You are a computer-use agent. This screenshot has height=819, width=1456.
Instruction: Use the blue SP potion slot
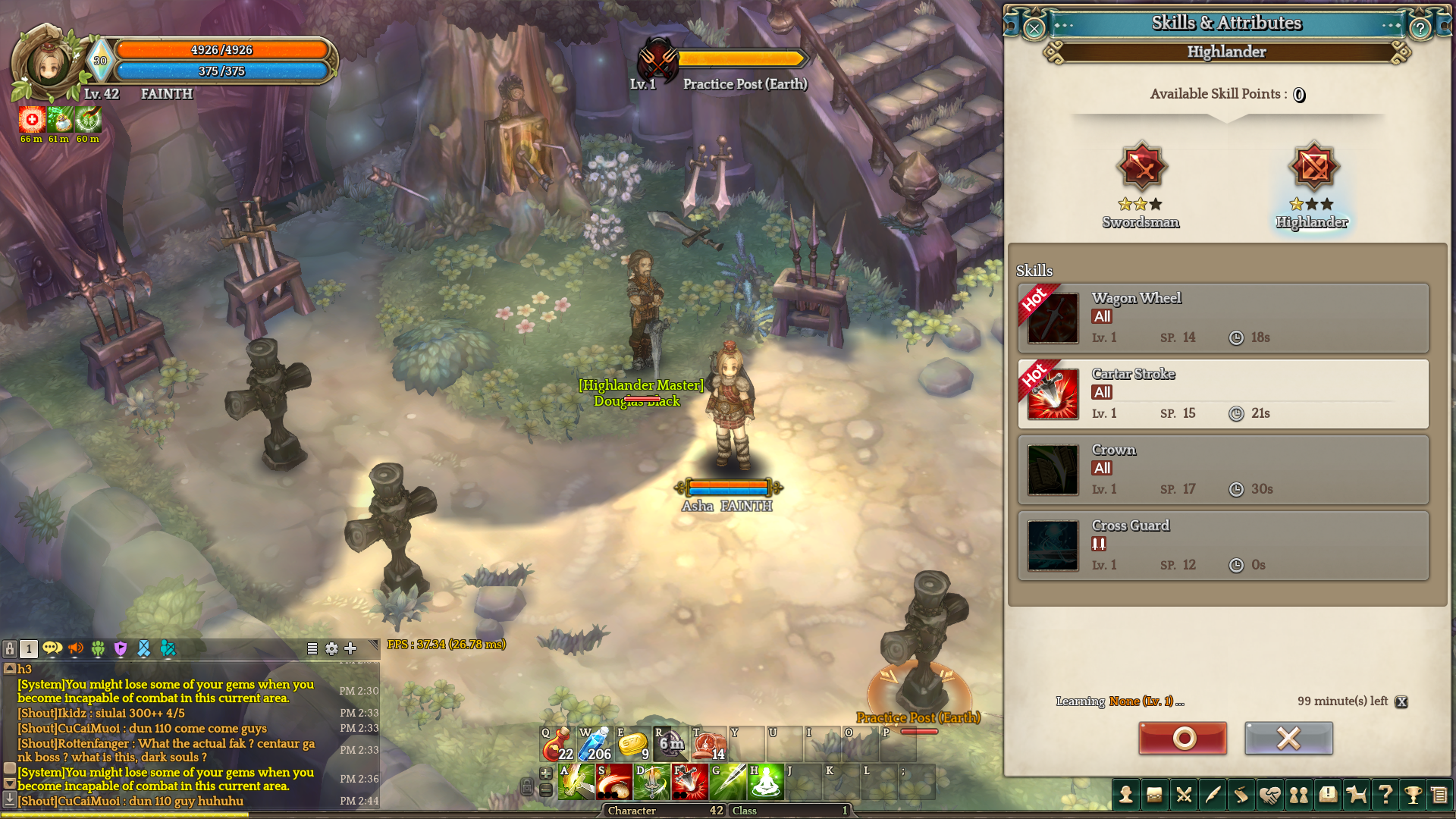pyautogui.click(x=595, y=744)
